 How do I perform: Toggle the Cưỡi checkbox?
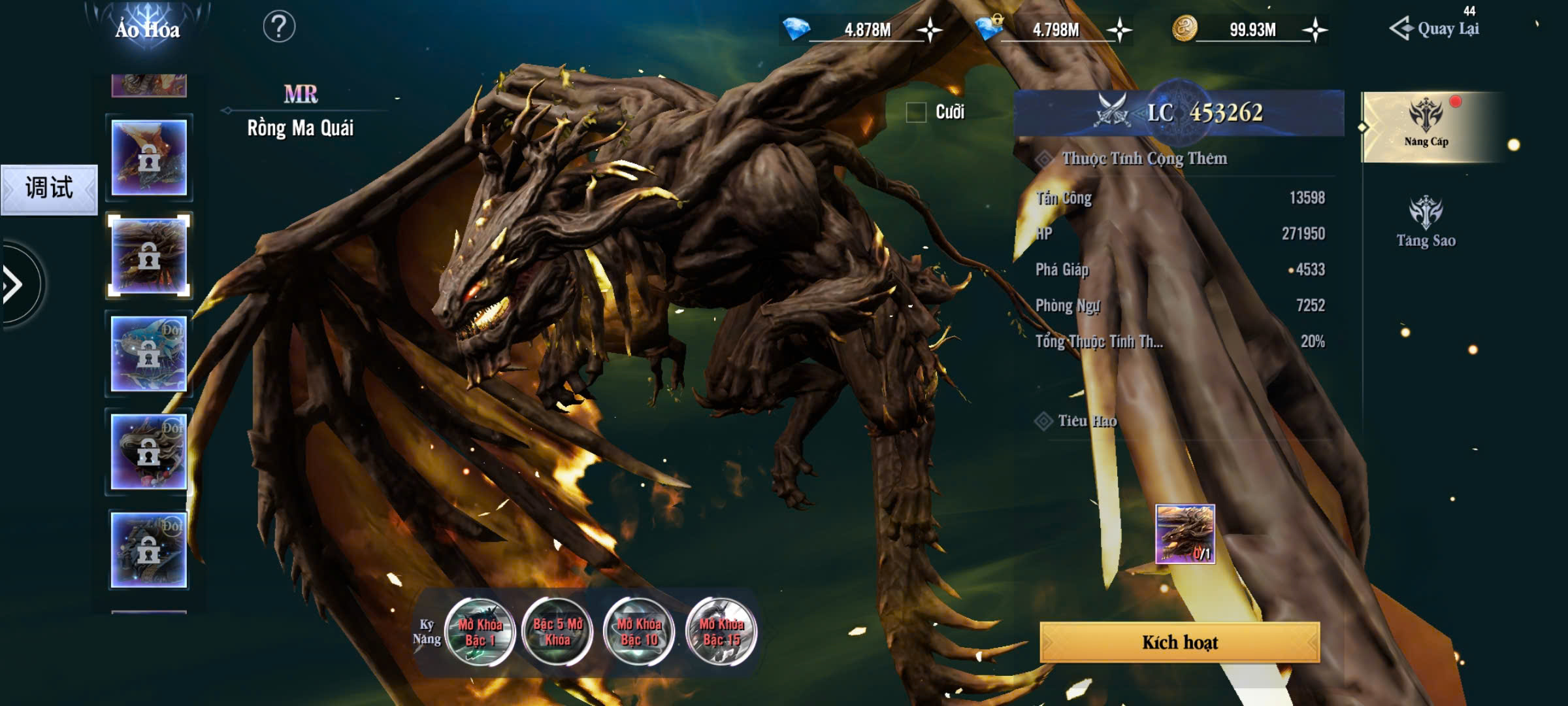pyautogui.click(x=916, y=112)
